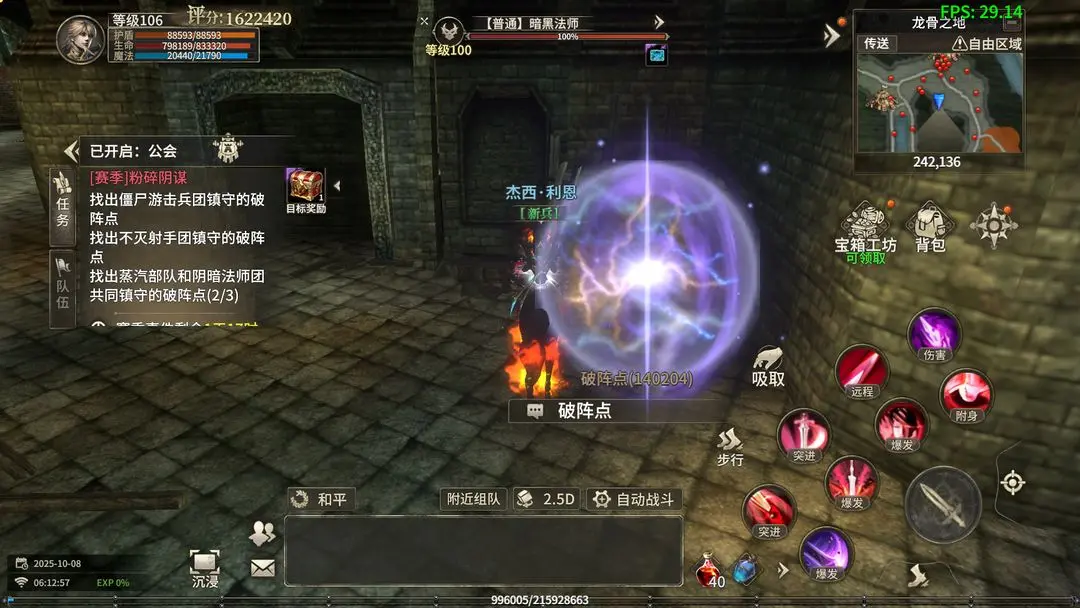1080x608 pixels.
Task: Open the 龙骨之地 minimap
Action: pyautogui.click(x=939, y=102)
